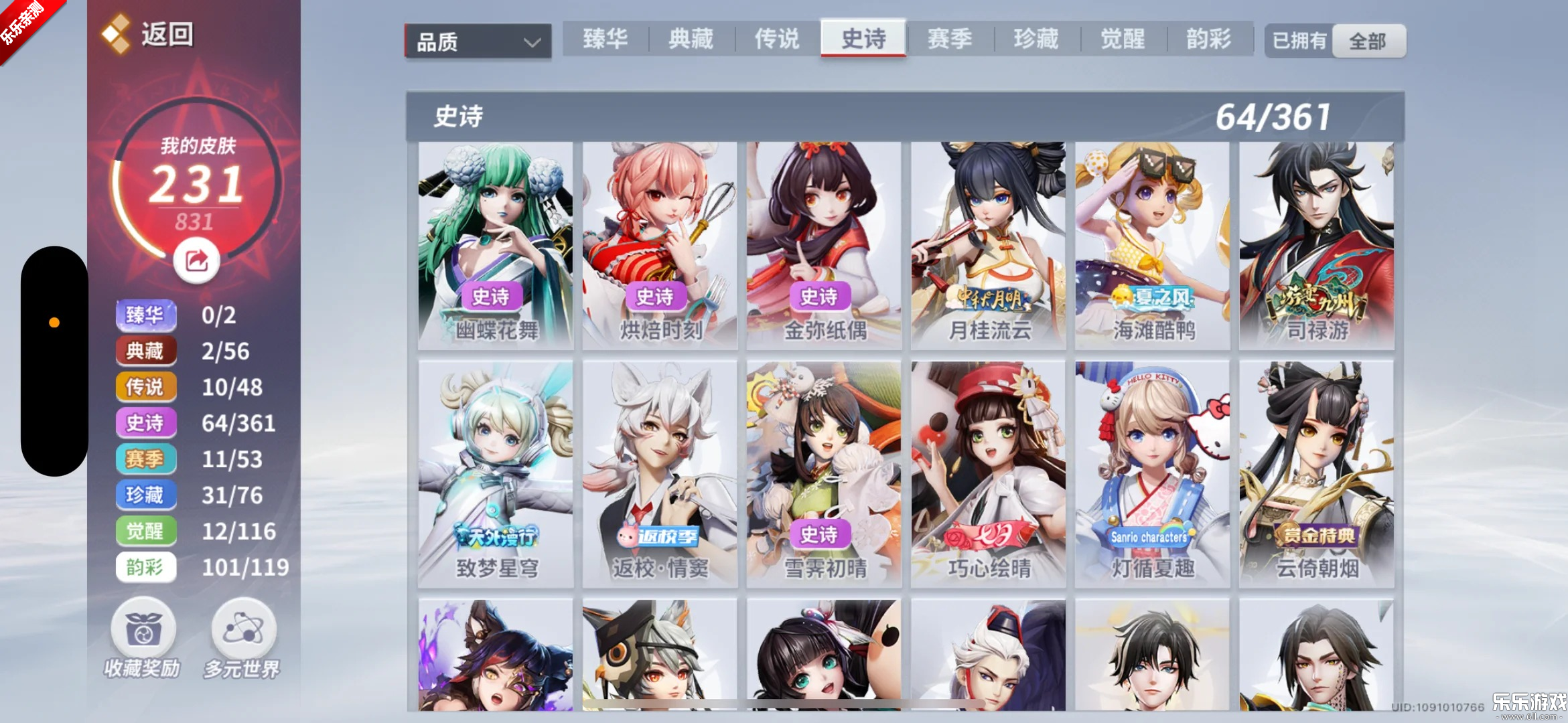Select the 臻华 quality badge in sidebar
The height and width of the screenshot is (723, 1568).
146,315
